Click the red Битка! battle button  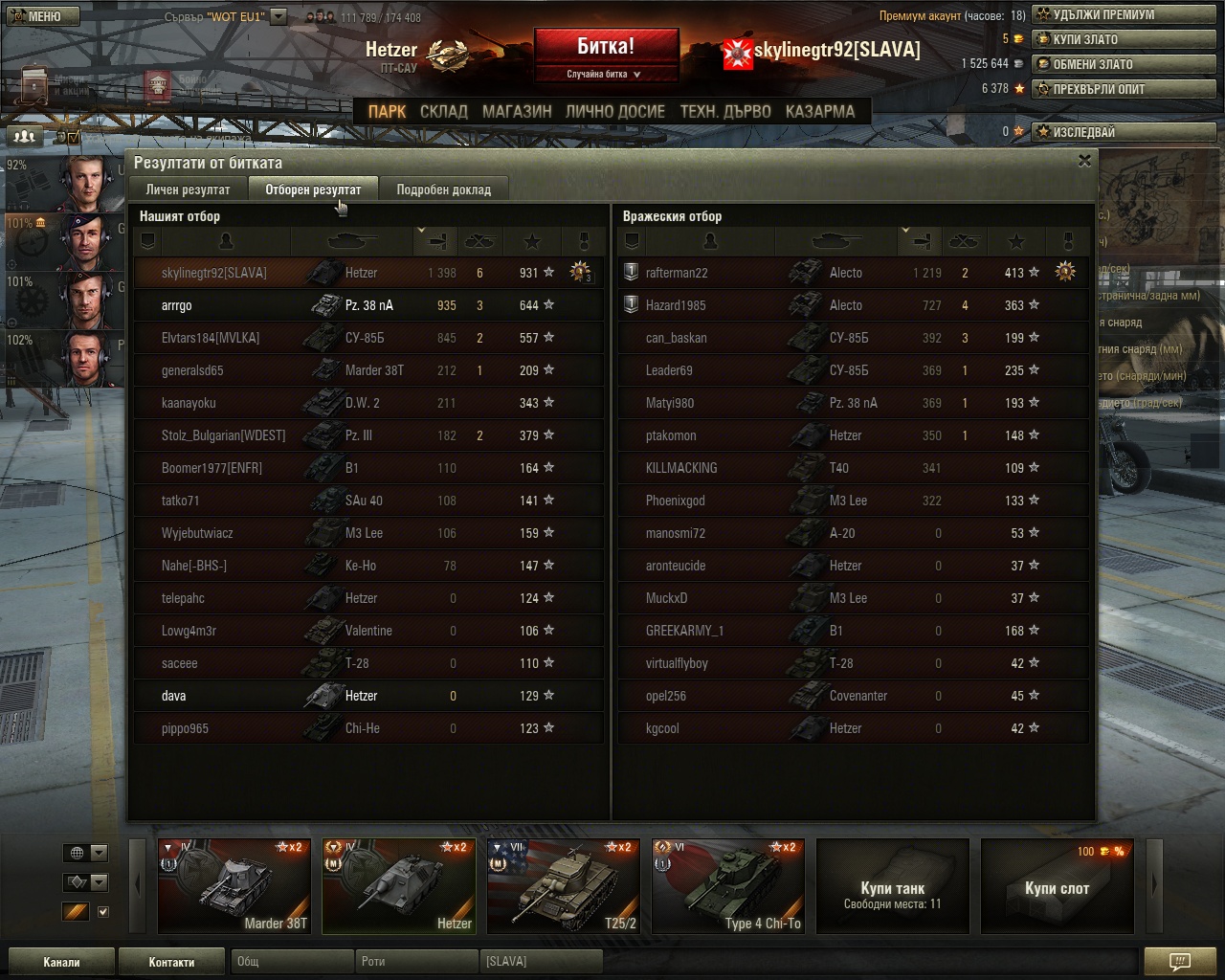(x=606, y=47)
